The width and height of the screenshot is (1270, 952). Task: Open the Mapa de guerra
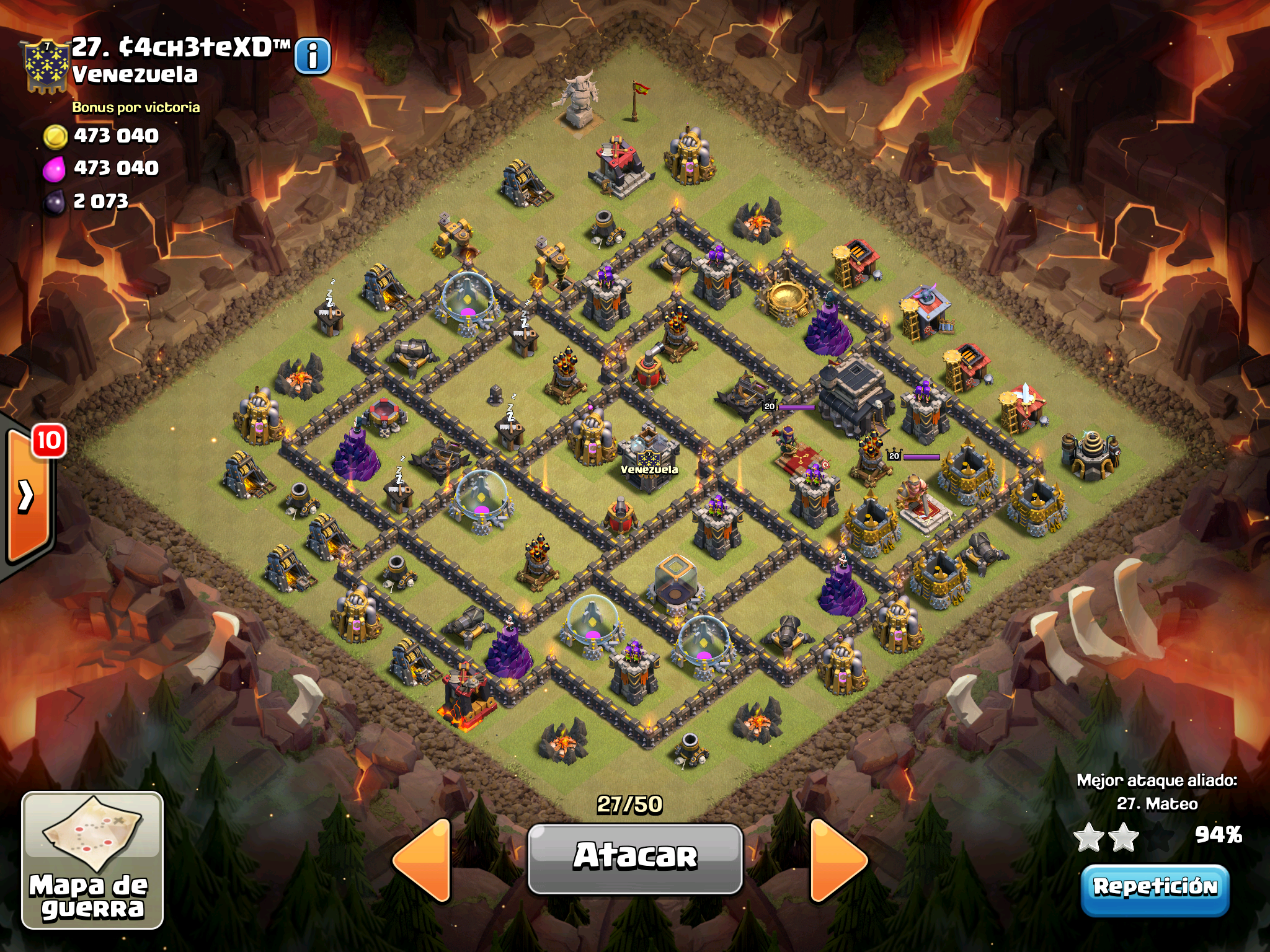tap(92, 860)
